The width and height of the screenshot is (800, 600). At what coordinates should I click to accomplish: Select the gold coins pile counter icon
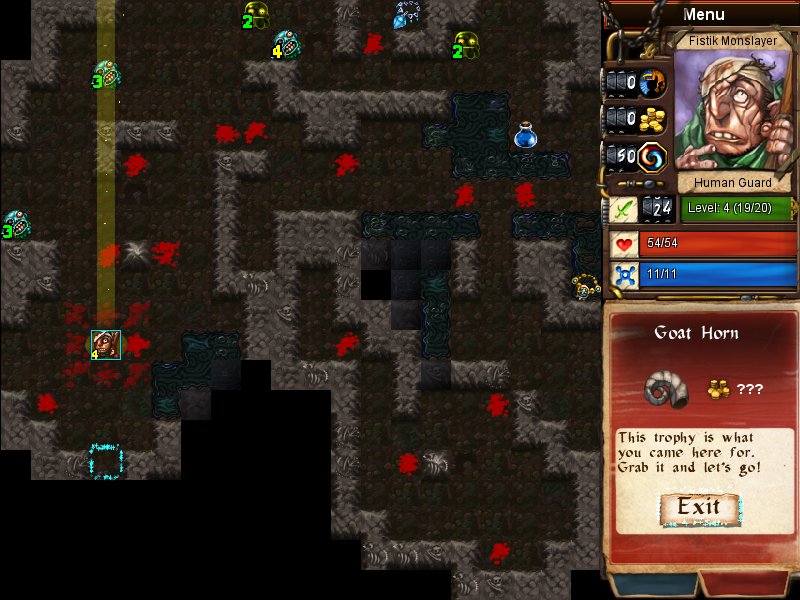[x=653, y=119]
